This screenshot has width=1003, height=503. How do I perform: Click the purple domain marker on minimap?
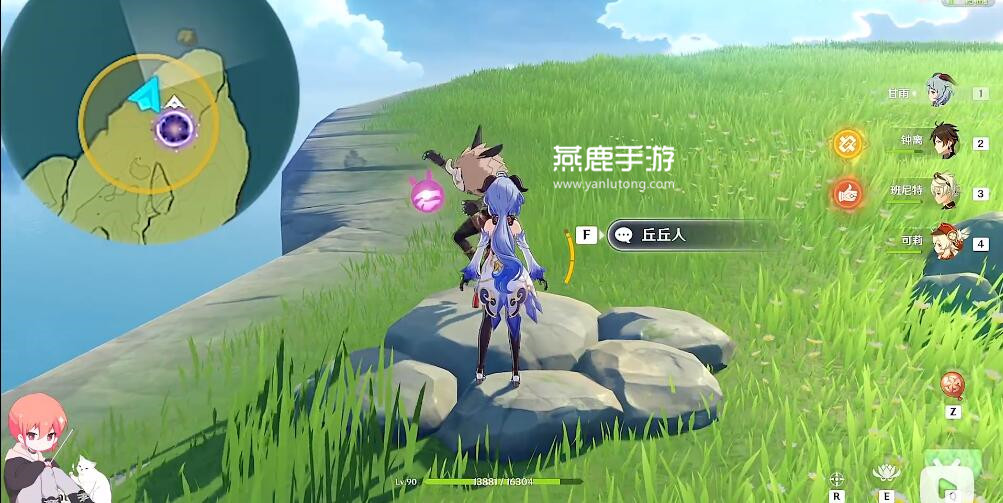177,128
